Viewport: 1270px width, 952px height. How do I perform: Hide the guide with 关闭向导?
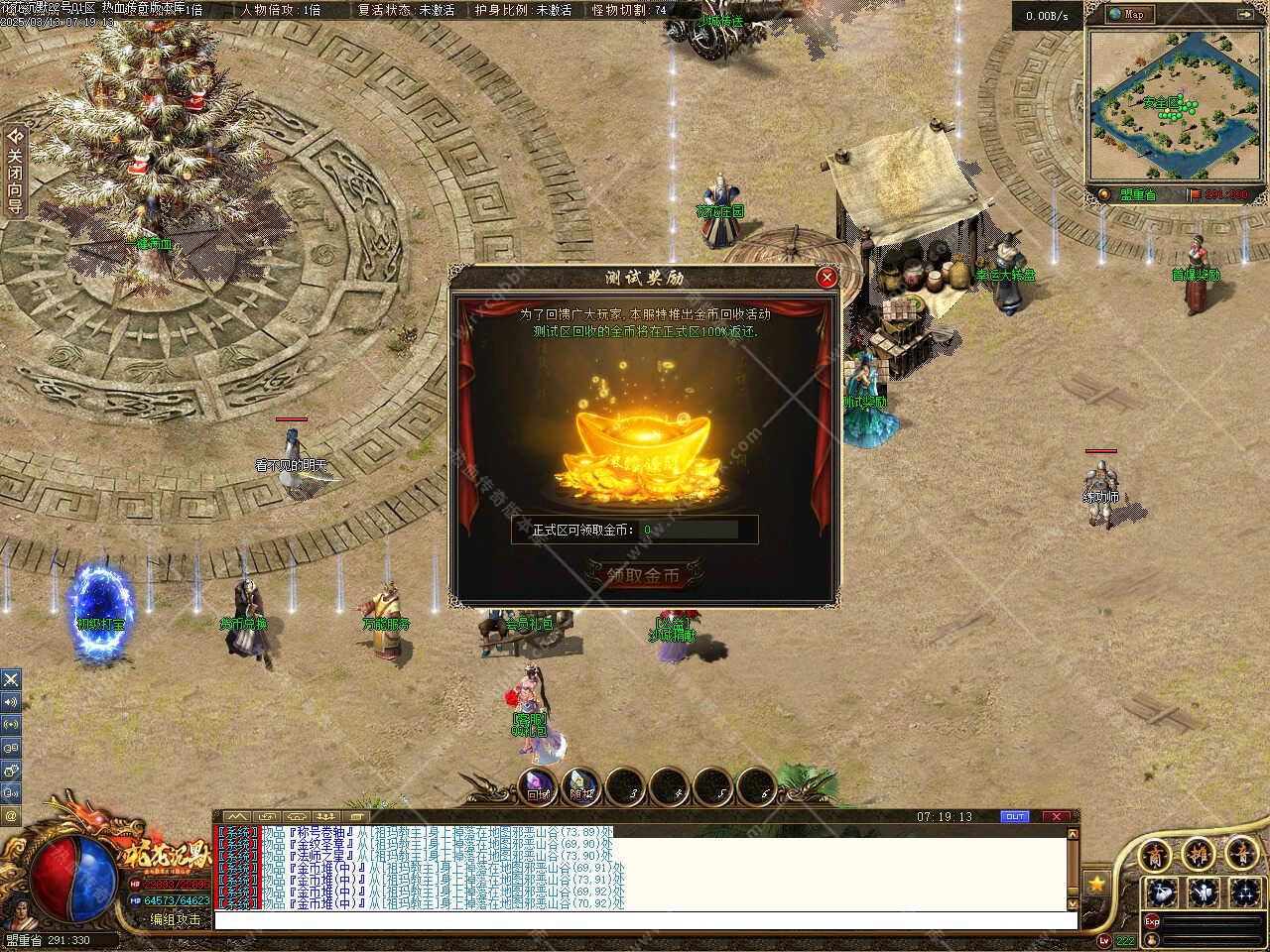(x=14, y=171)
